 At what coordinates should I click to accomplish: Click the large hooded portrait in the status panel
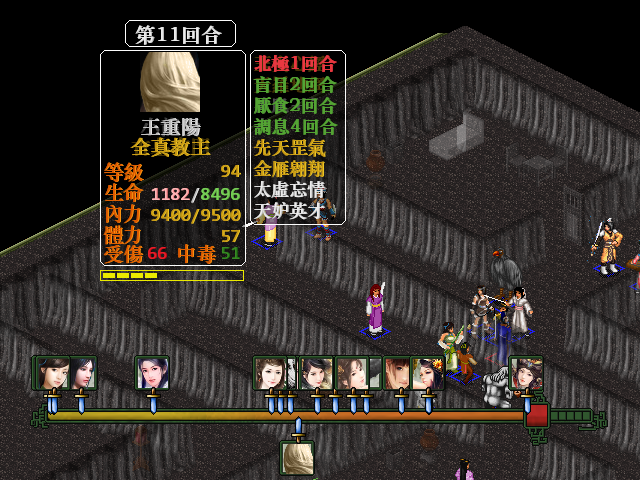click(172, 82)
